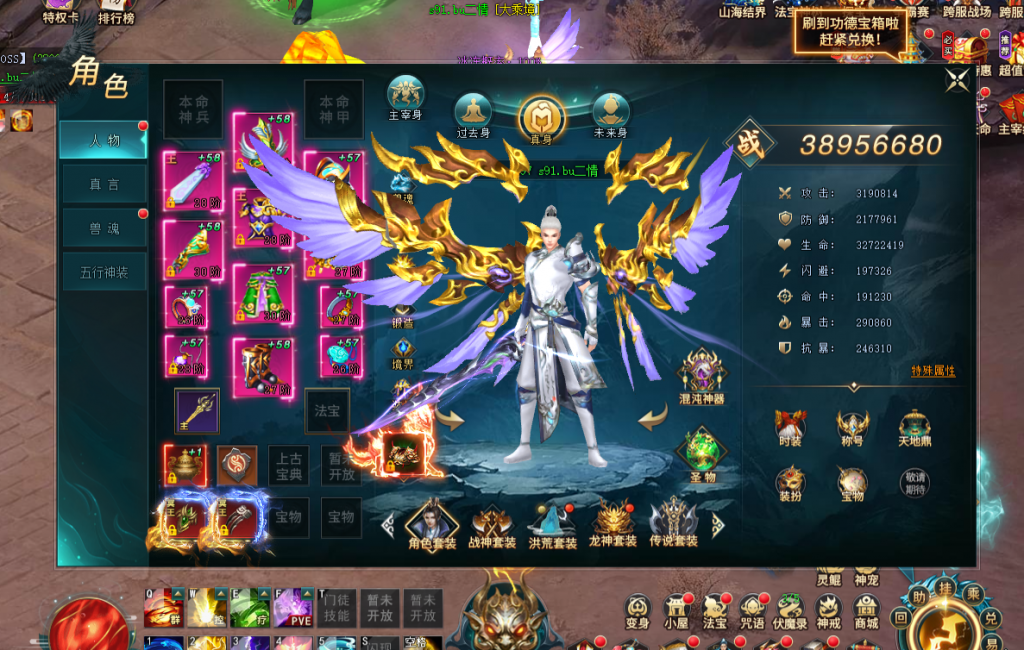
Task: Switch to the 未来身 form
Action: (x=609, y=115)
